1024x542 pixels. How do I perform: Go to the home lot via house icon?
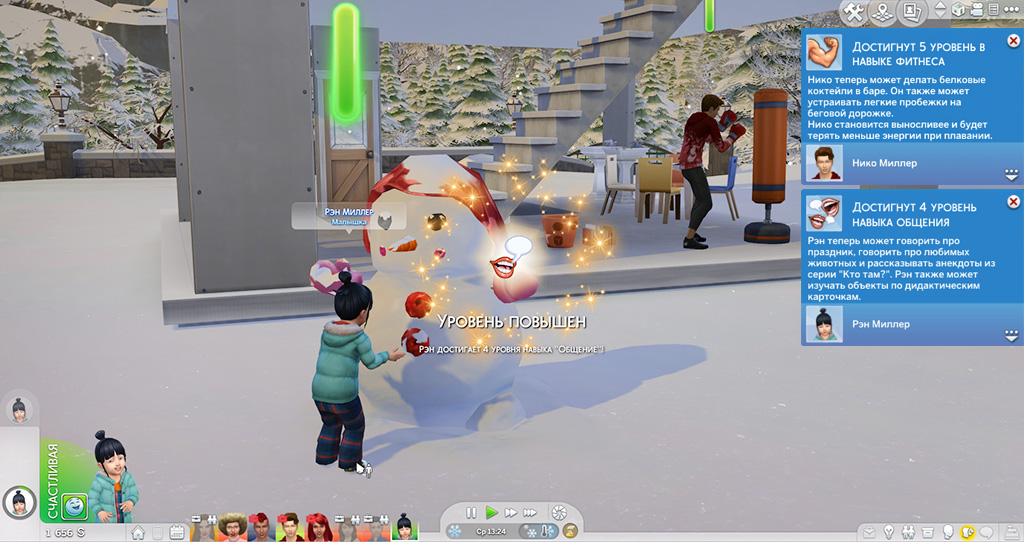click(139, 532)
